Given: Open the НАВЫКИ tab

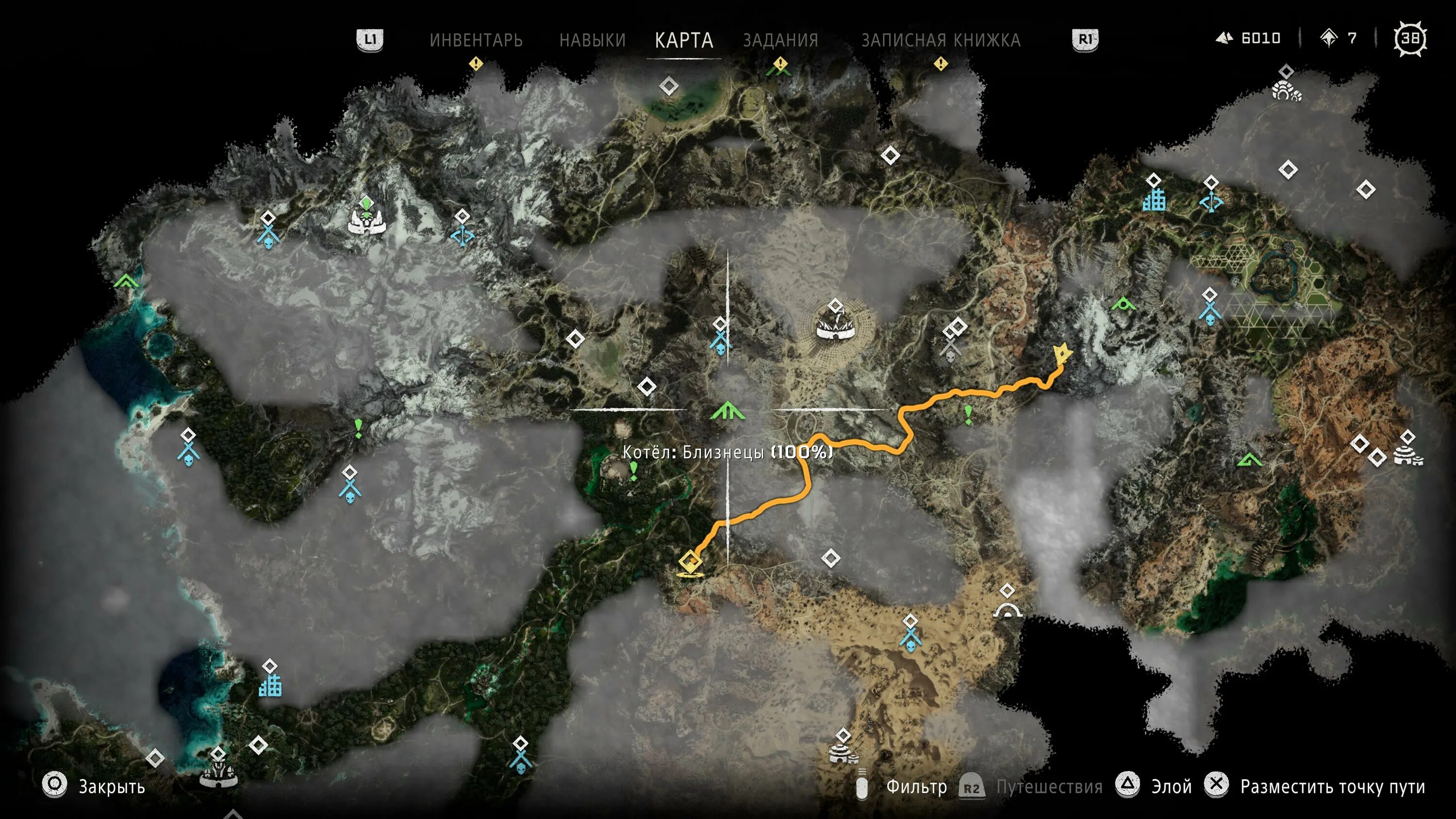Looking at the screenshot, I should tap(592, 40).
